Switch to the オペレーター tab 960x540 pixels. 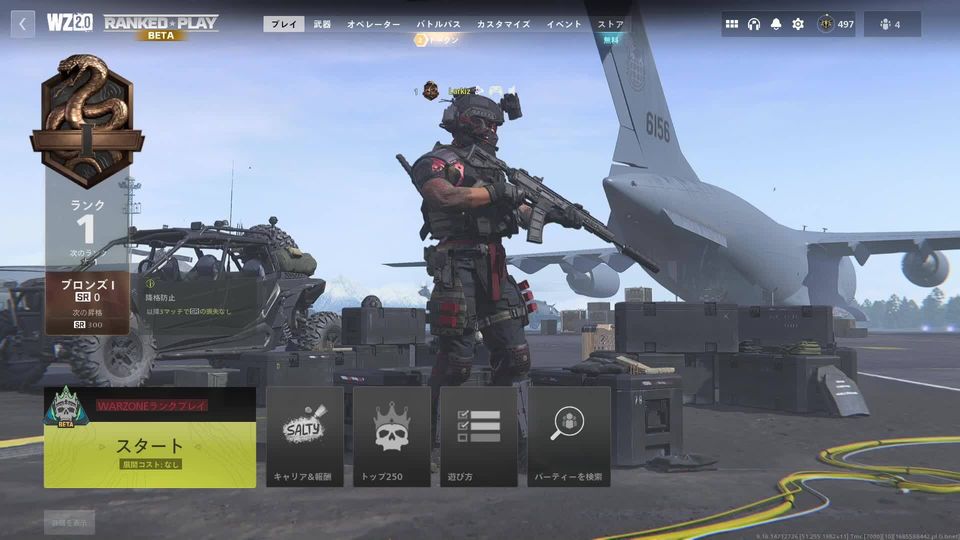point(373,24)
